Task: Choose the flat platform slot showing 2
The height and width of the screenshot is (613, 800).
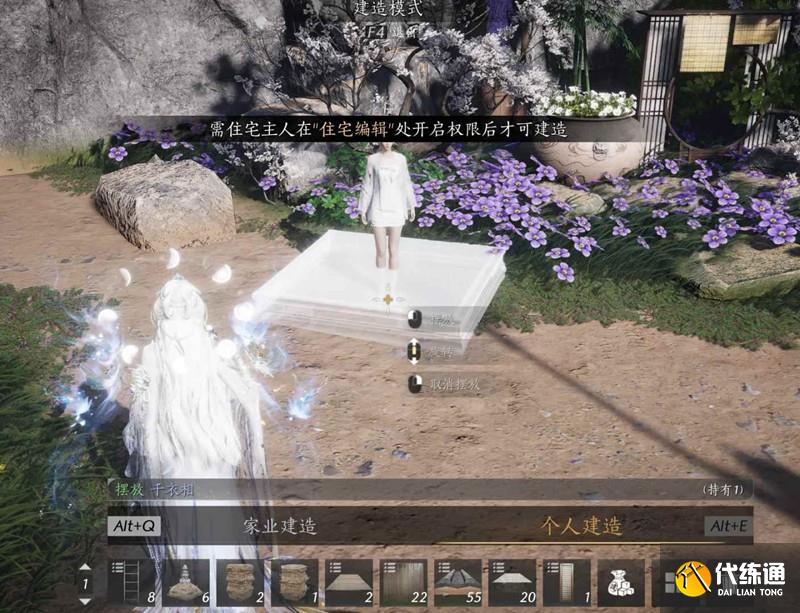Action: tap(349, 582)
